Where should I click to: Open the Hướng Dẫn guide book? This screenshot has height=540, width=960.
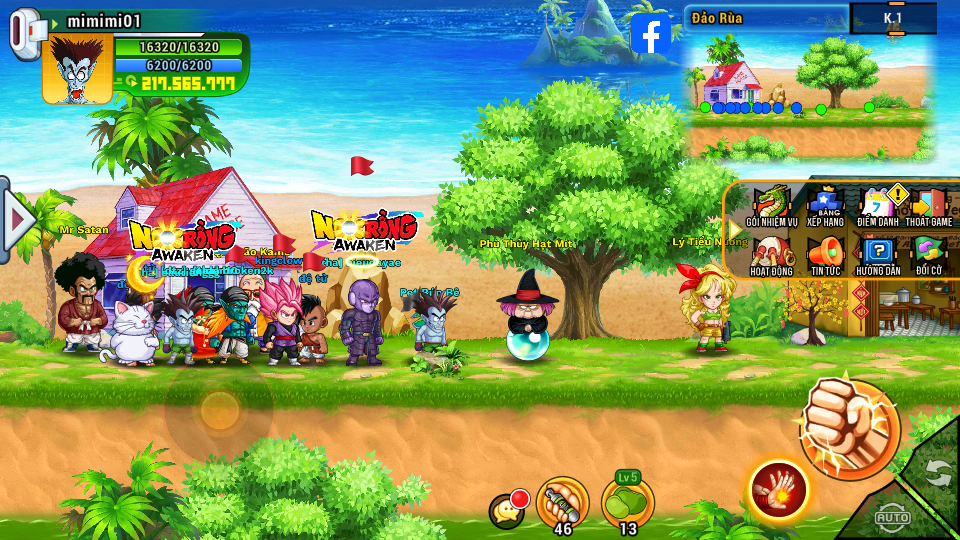878,254
